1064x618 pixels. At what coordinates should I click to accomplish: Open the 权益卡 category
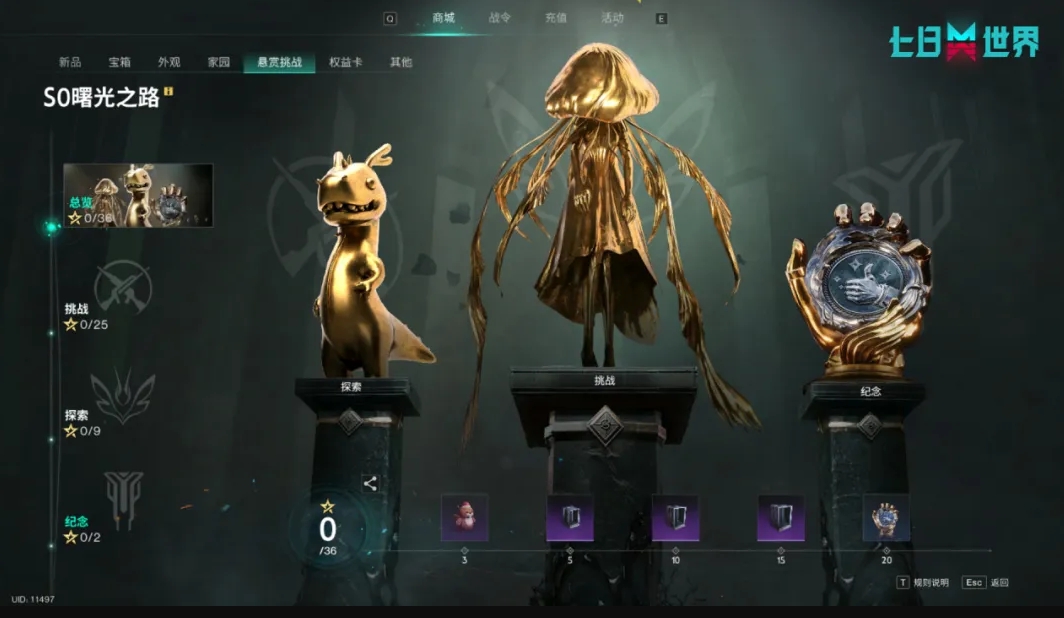[345, 62]
